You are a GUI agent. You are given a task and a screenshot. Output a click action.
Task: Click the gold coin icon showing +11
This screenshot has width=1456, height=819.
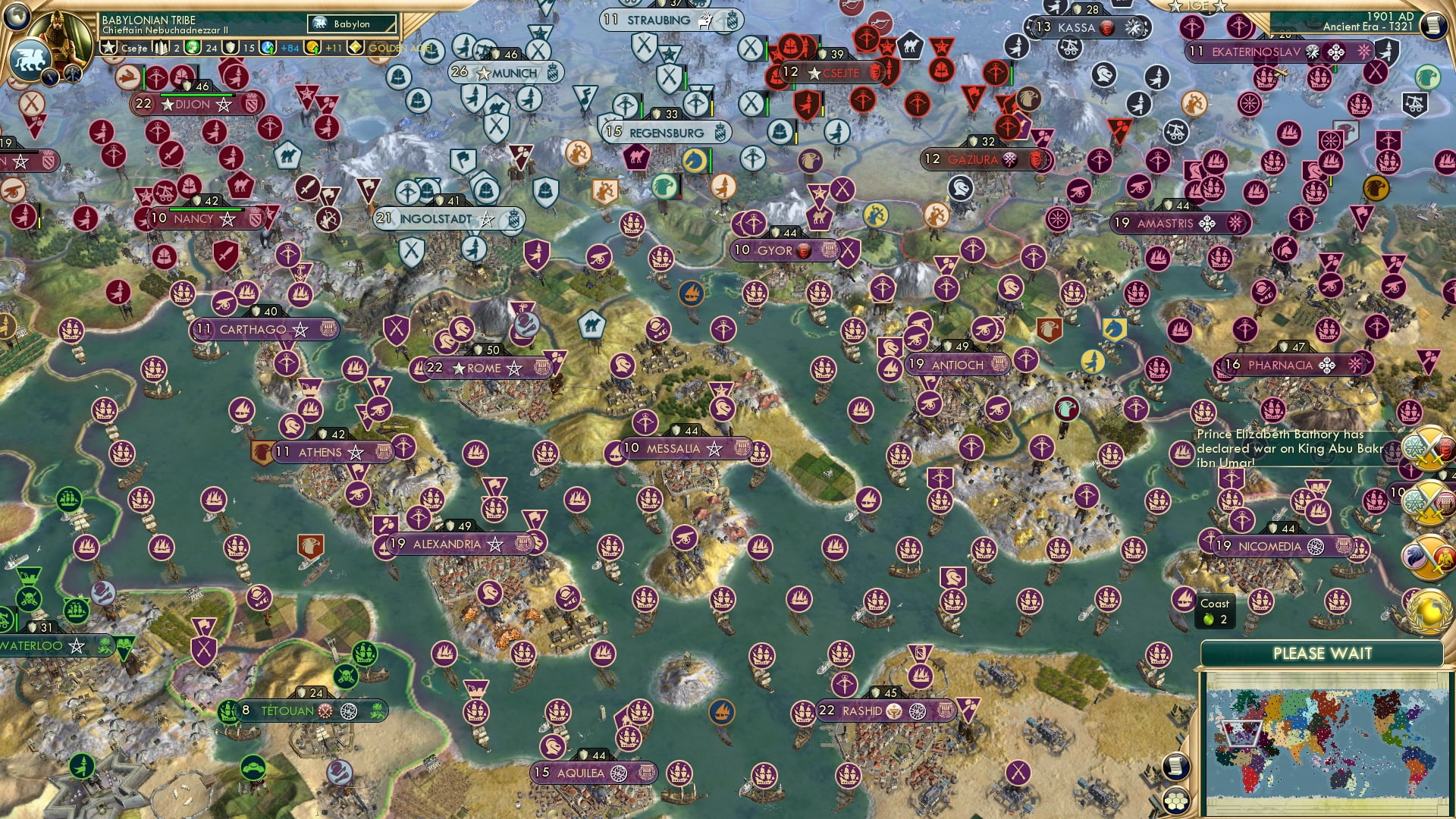pos(311,48)
